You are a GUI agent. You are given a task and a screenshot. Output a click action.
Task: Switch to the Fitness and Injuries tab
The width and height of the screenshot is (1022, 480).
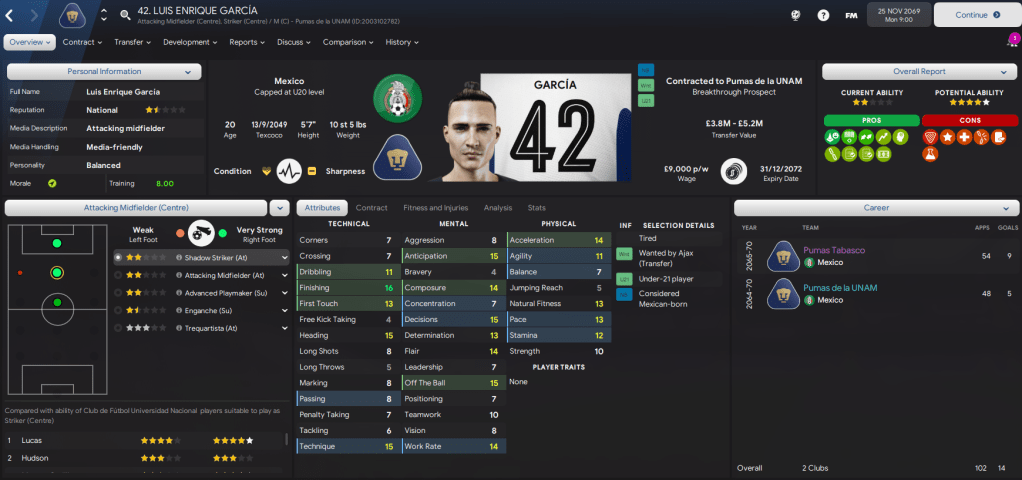pos(435,207)
